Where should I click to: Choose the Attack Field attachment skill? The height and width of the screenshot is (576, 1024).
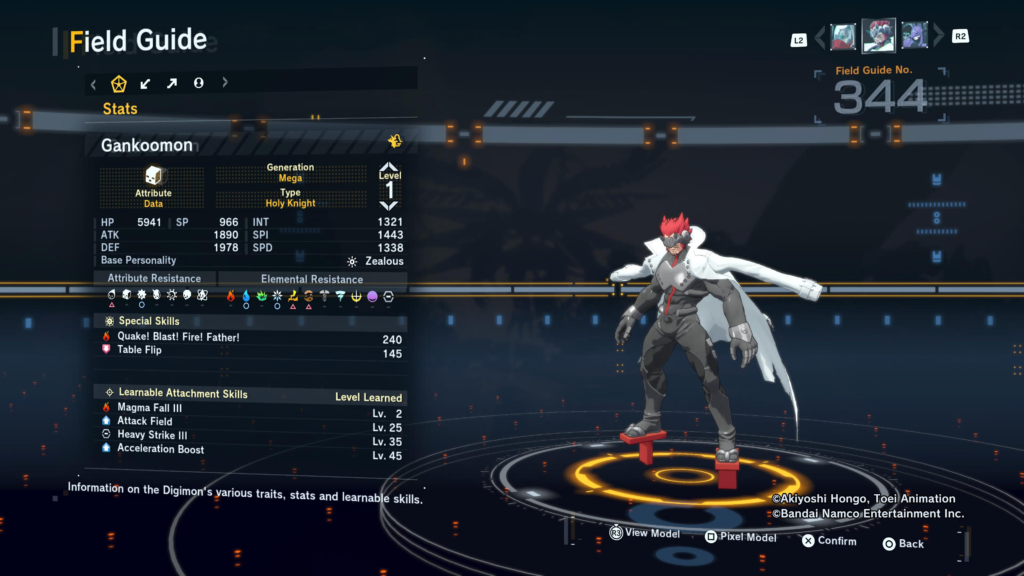click(x=146, y=421)
